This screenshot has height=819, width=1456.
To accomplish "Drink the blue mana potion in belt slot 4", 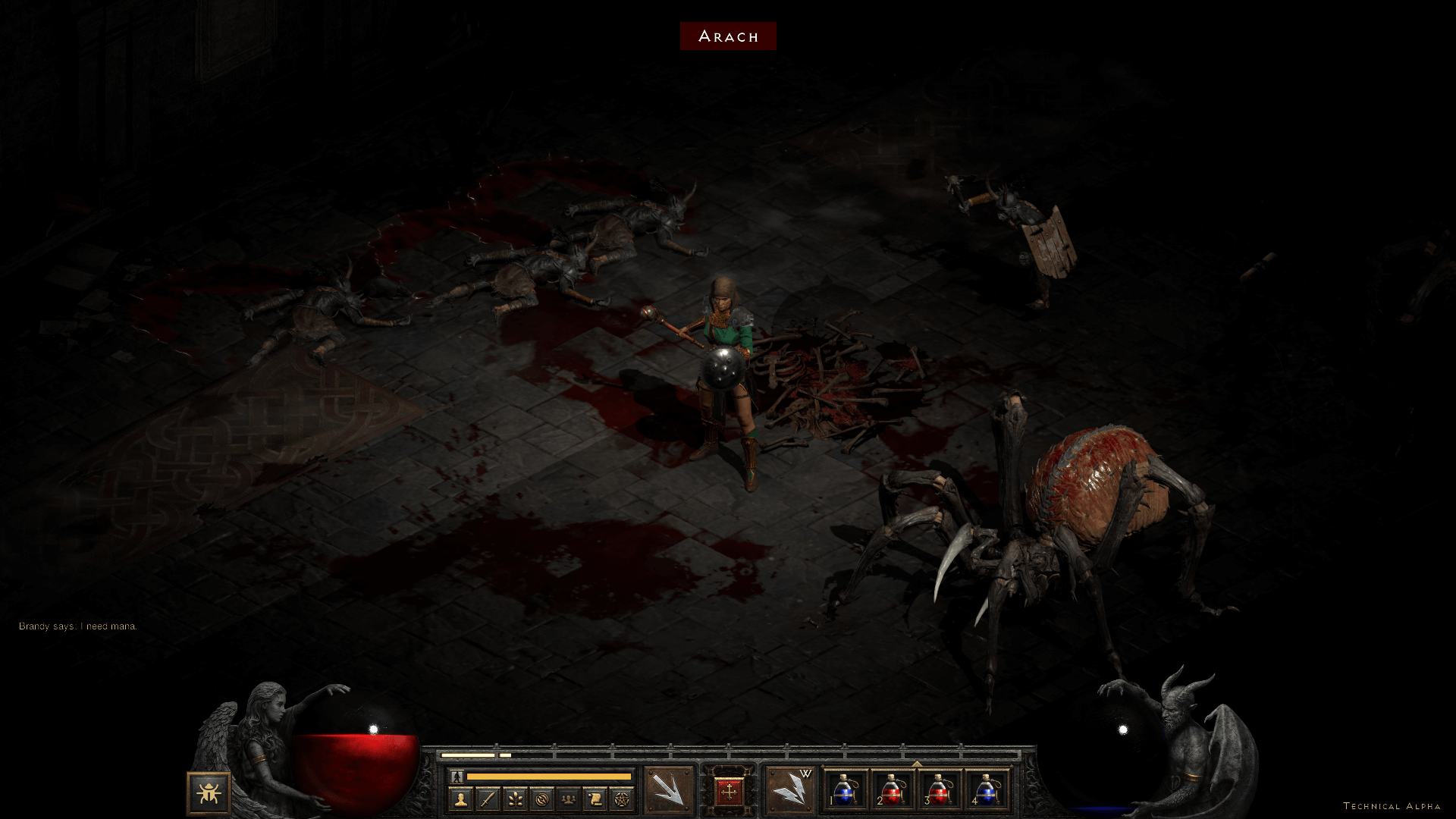I will click(x=985, y=790).
